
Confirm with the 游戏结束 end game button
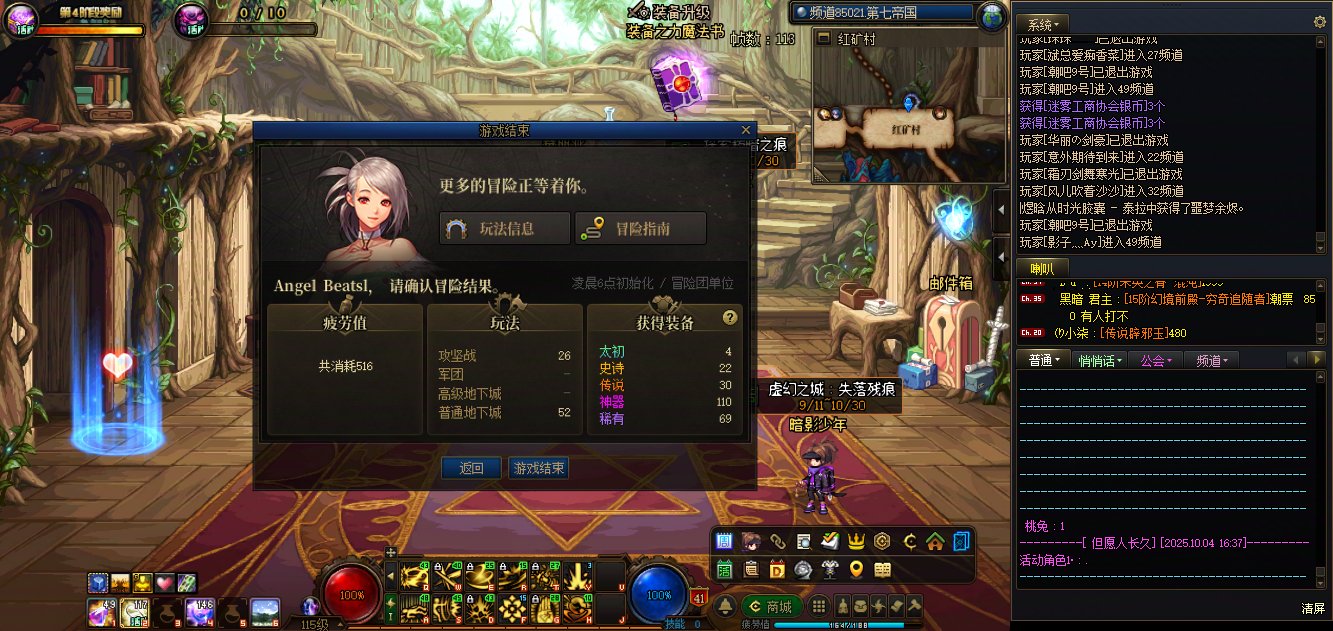click(538, 468)
